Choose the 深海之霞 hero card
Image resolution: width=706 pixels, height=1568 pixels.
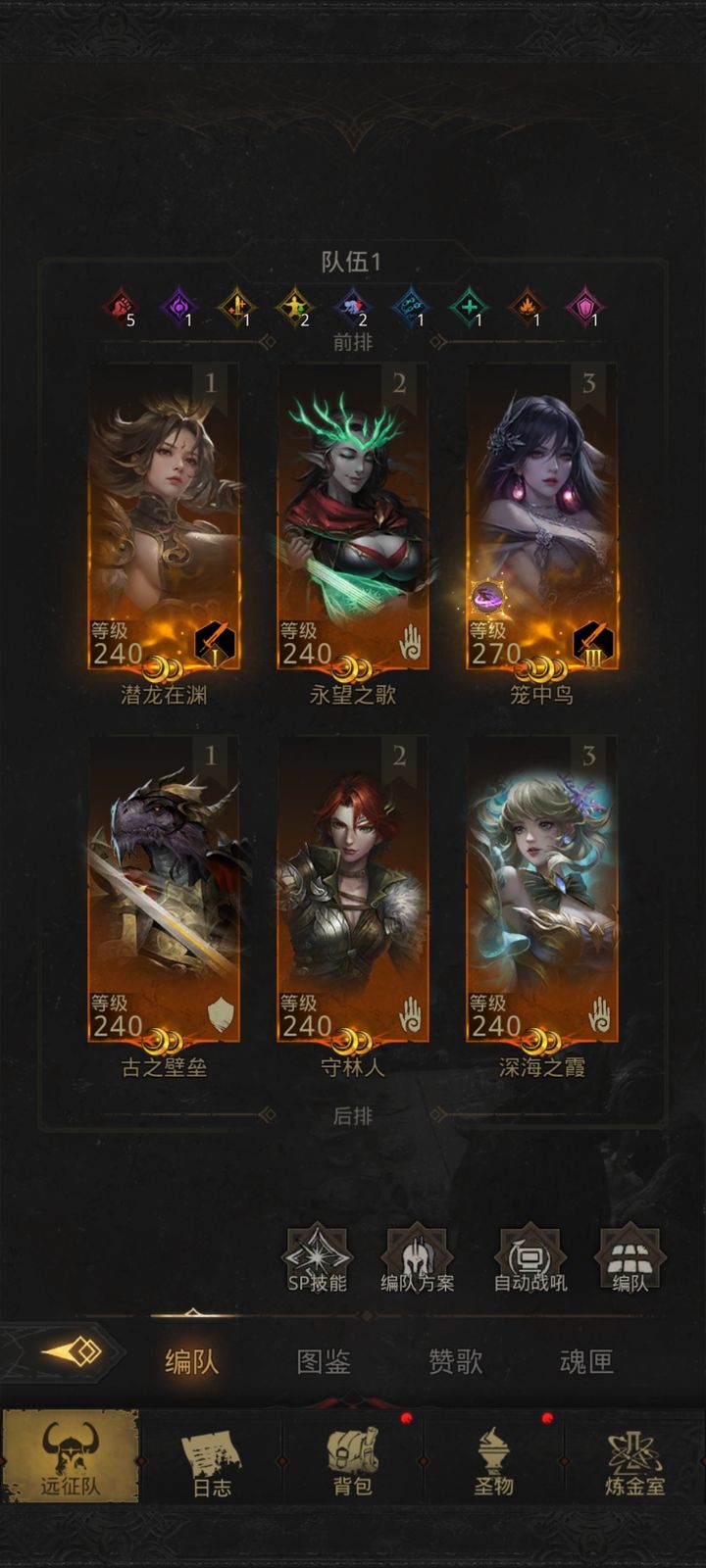[x=542, y=890]
